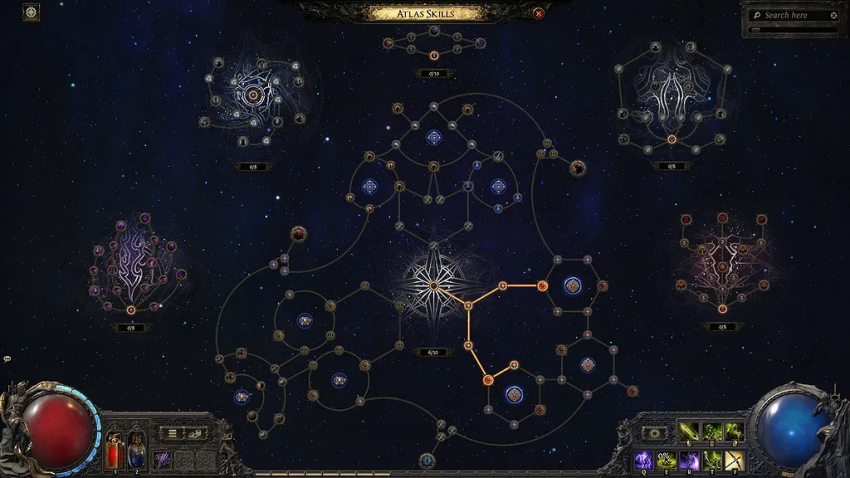Activate the purple skill bound to R
The image size is (850, 478).
click(x=689, y=460)
